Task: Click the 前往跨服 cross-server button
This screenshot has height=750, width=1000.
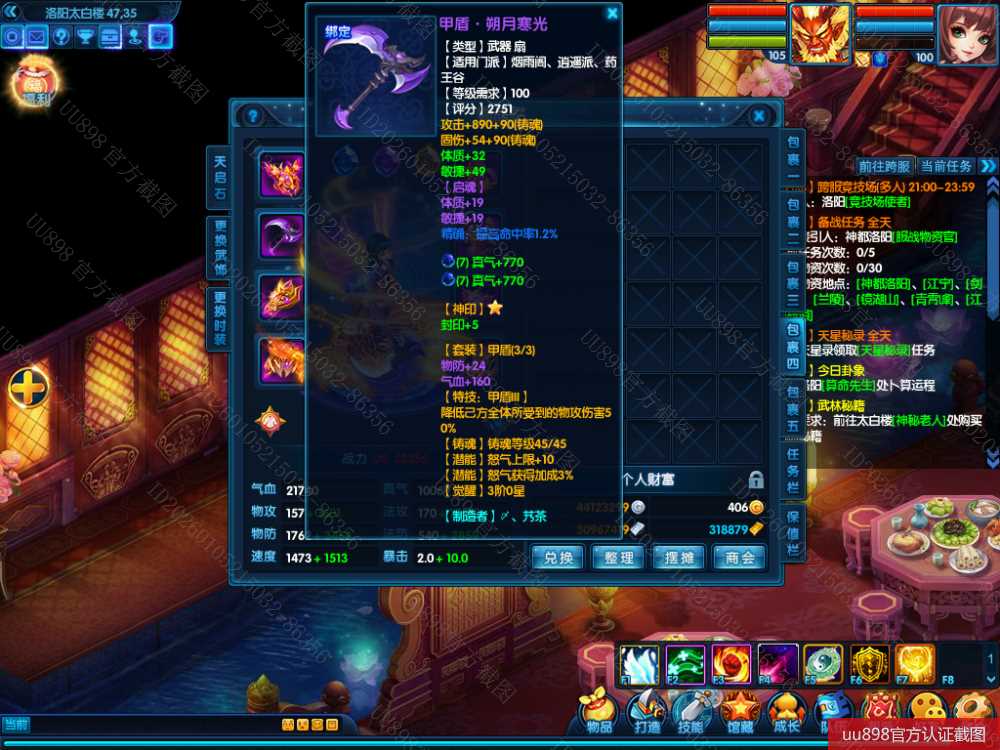Action: coord(884,166)
